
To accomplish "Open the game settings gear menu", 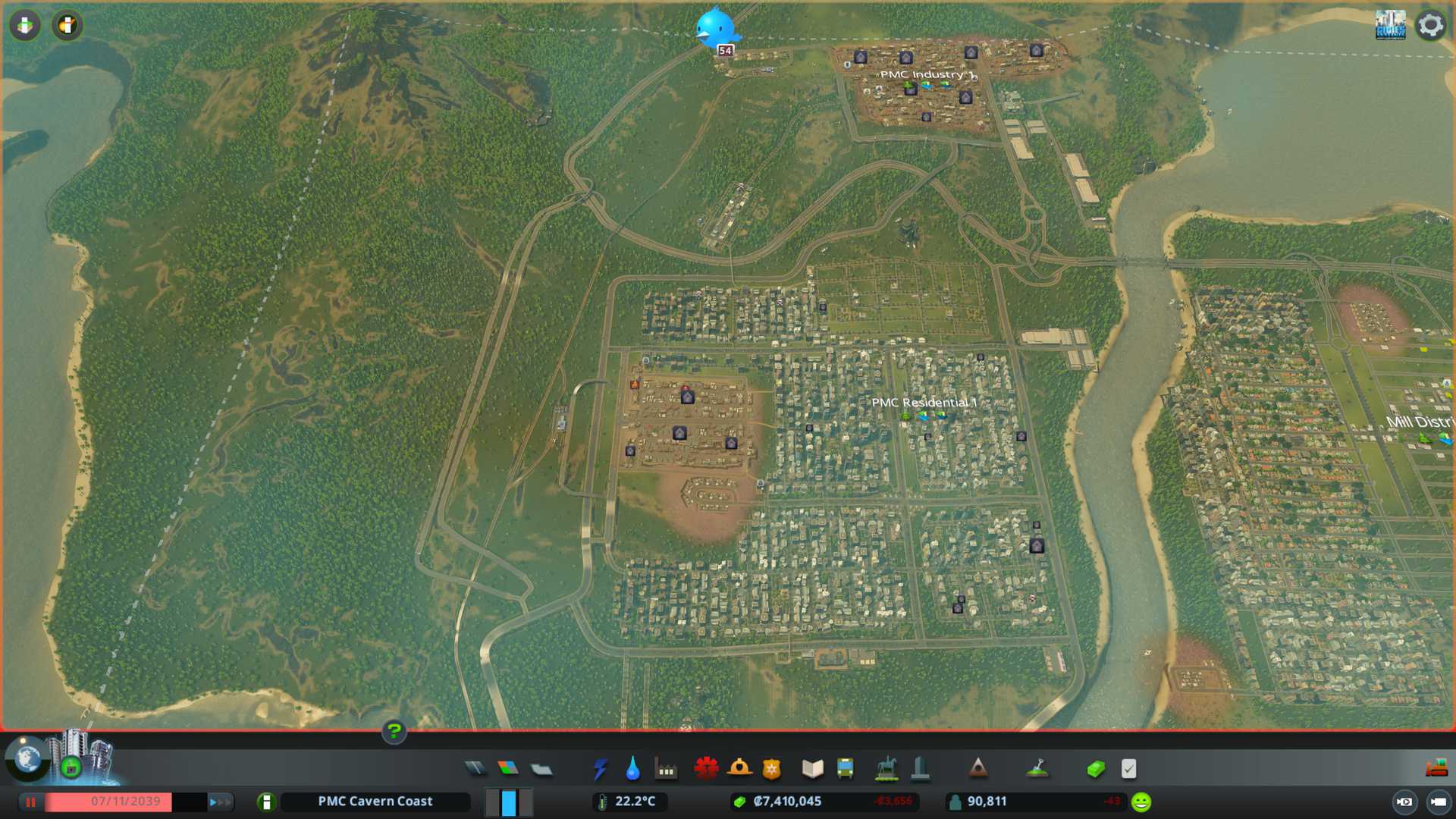I will (1430, 25).
